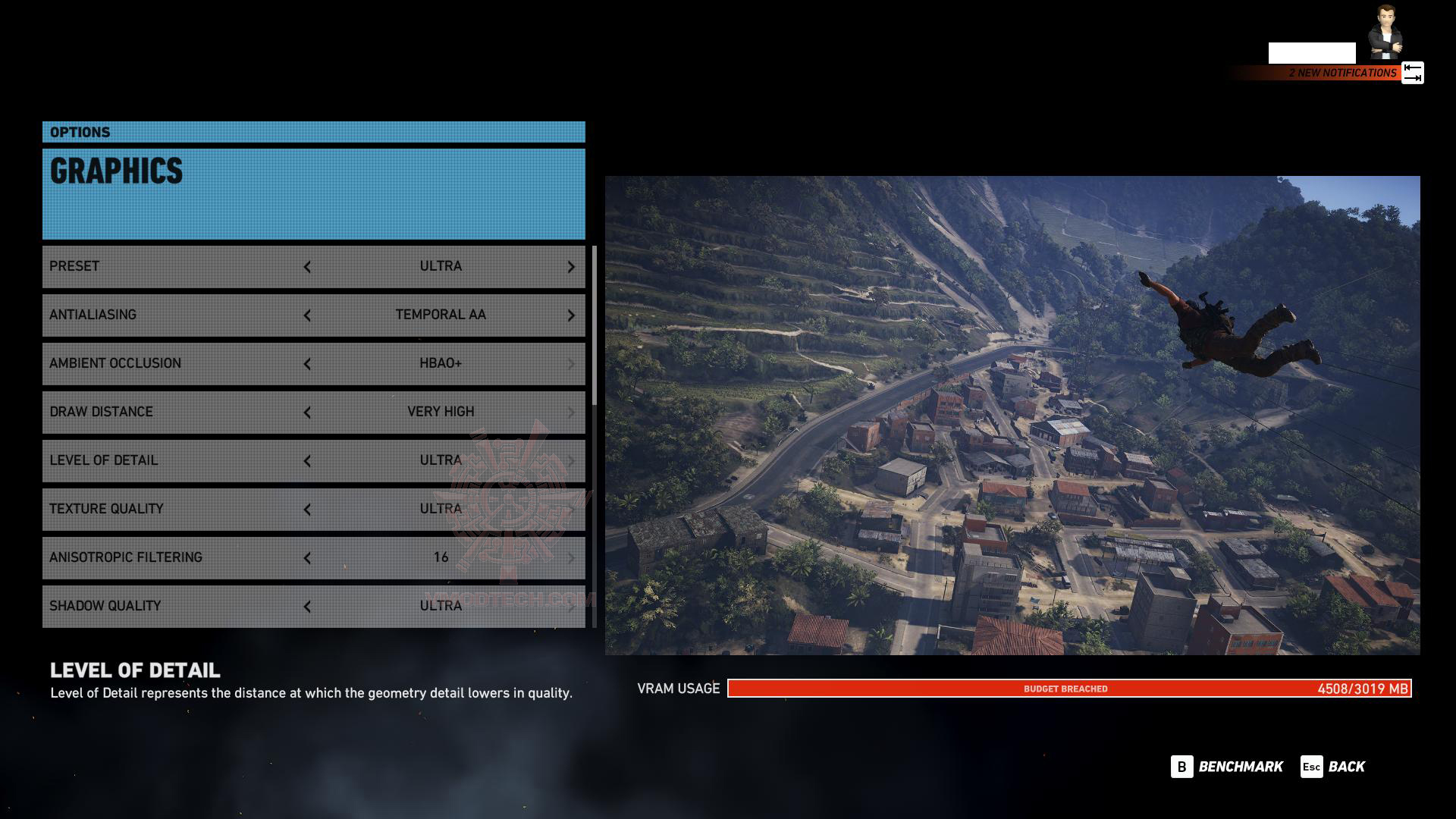This screenshot has height=819, width=1456.
Task: Click the right arrow on Preset
Action: [x=571, y=267]
